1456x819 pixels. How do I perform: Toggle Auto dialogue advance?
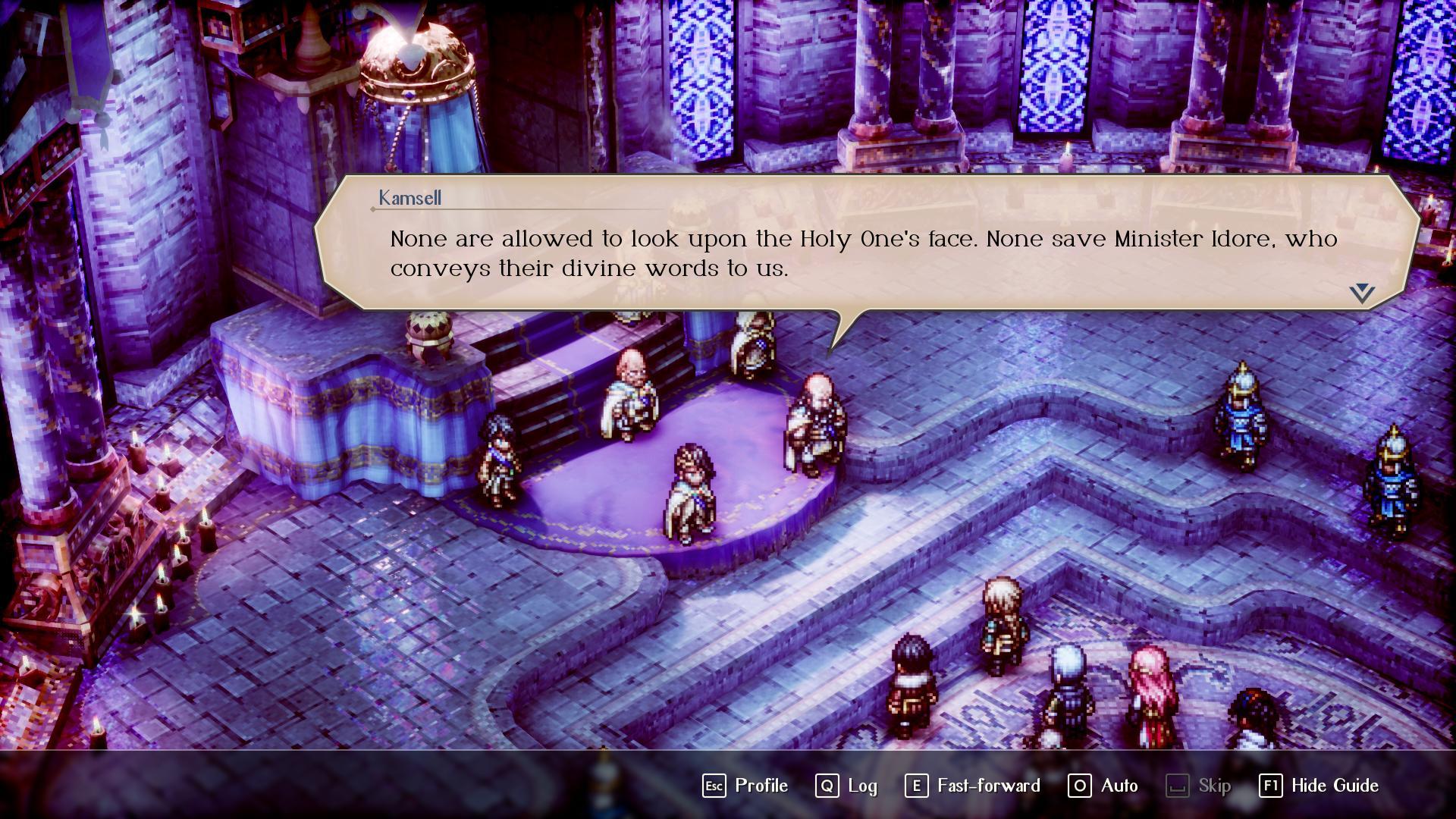pyautogui.click(x=1103, y=786)
